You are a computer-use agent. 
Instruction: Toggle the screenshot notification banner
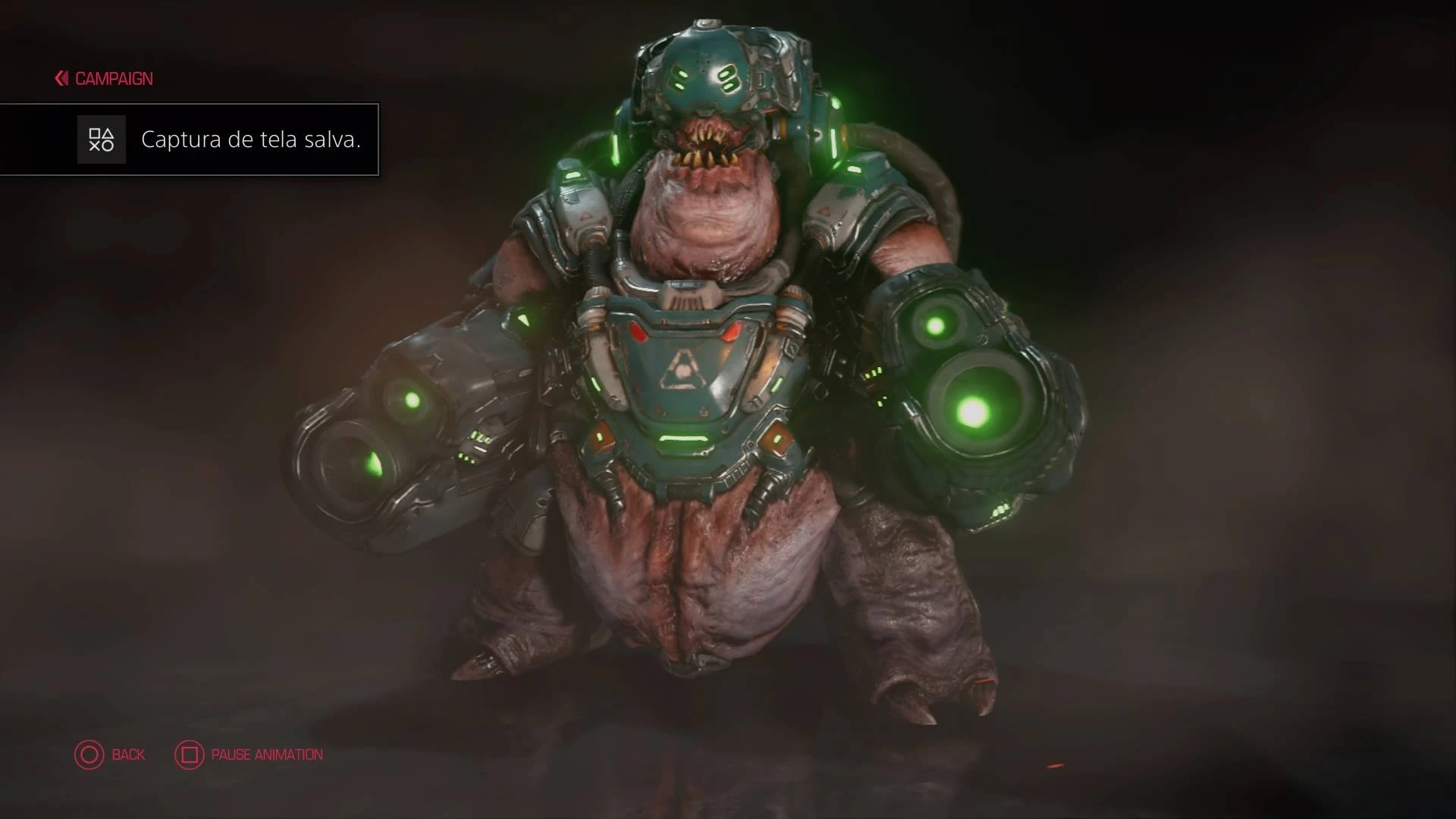190,140
